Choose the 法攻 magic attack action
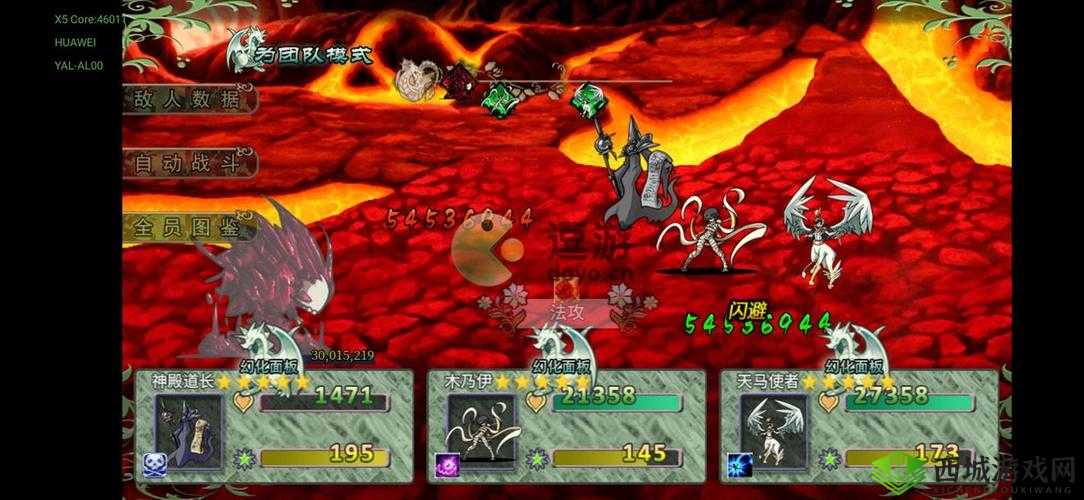1084x500 pixels. tap(568, 312)
